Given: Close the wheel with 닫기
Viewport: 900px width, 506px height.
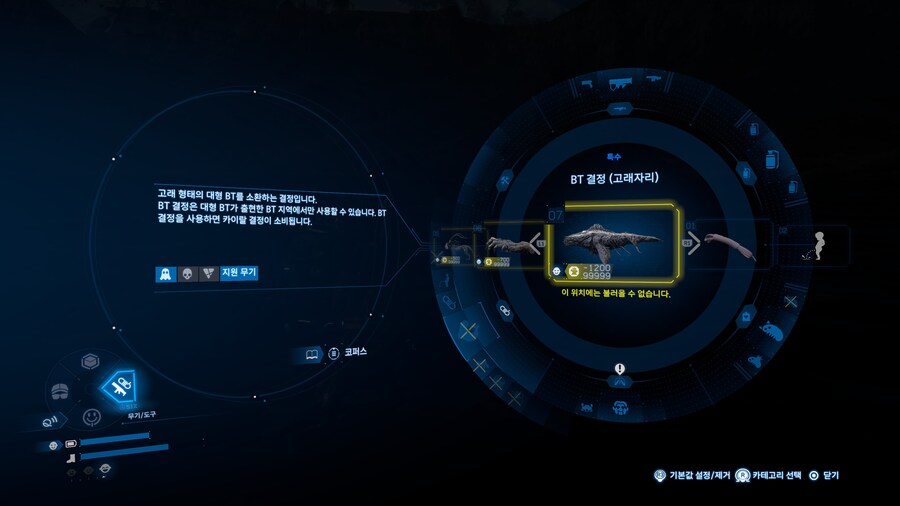Looking at the screenshot, I should point(825,476).
